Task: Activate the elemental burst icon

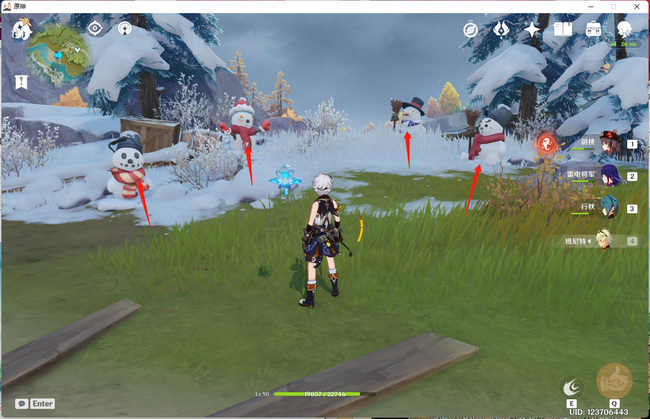Action: 613,382
